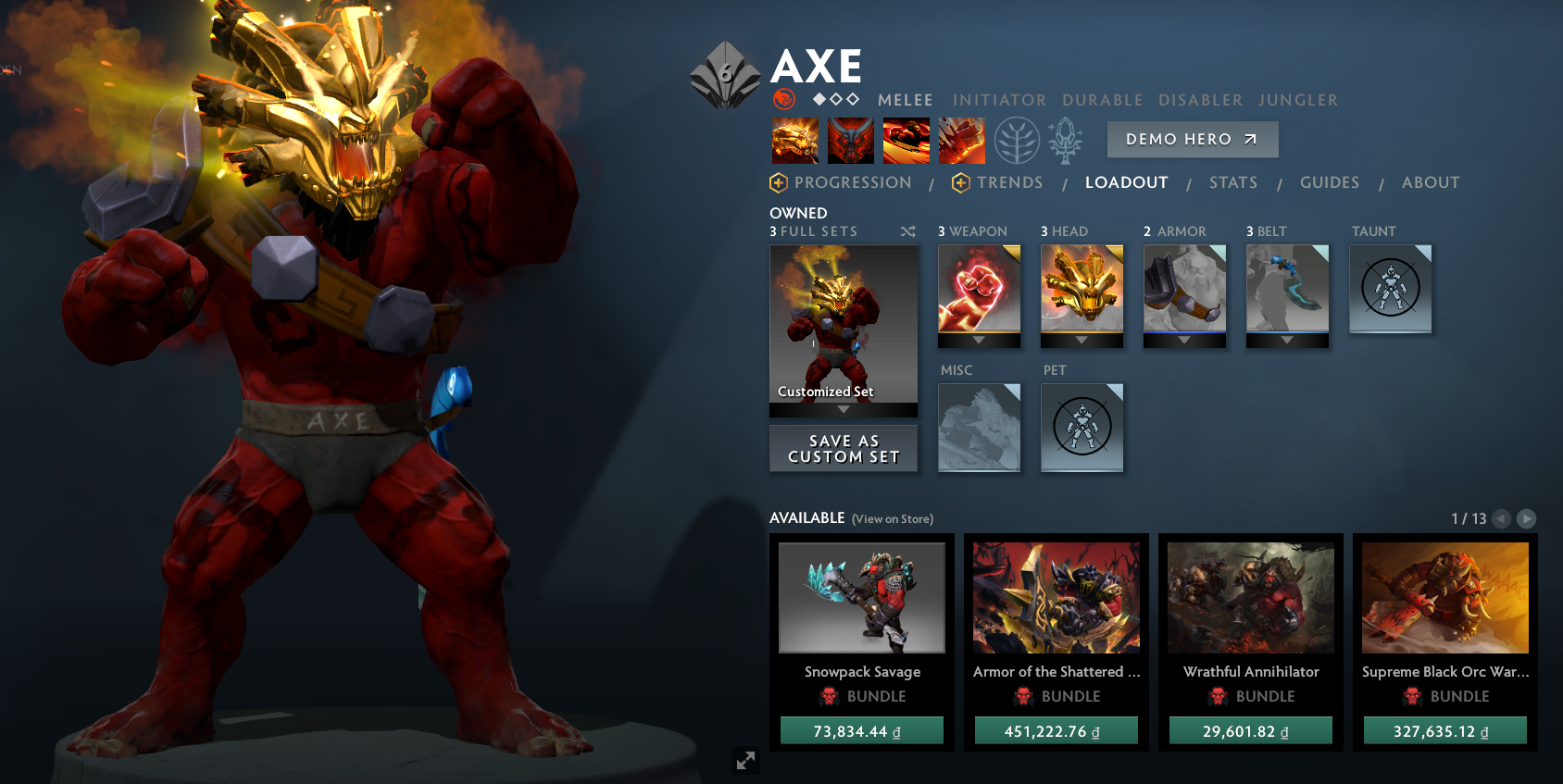Select the empty Taunt slot
Viewport: 1563px width, 784px height.
coord(1391,288)
